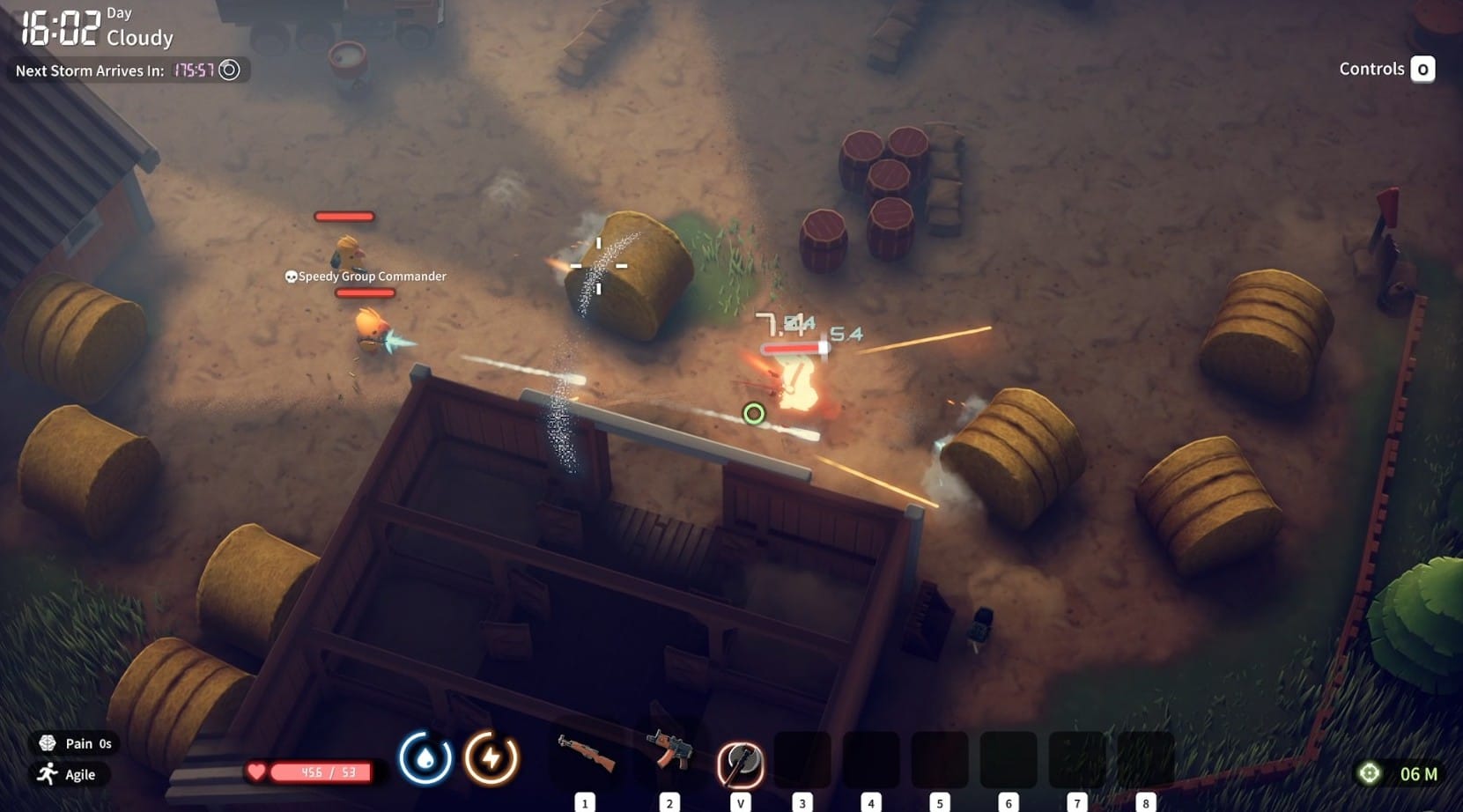The width and height of the screenshot is (1463, 812).
Task: Open Controls with the O button
Action: [1423, 69]
